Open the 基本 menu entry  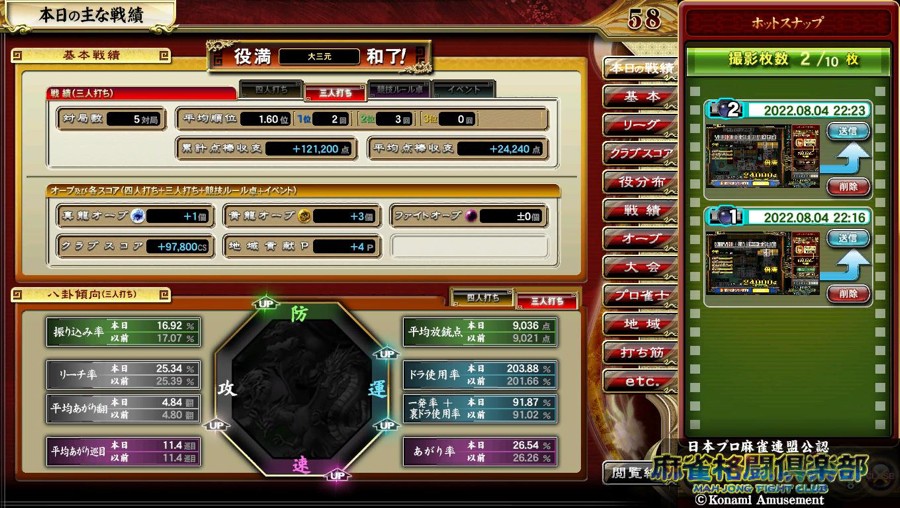tap(640, 97)
